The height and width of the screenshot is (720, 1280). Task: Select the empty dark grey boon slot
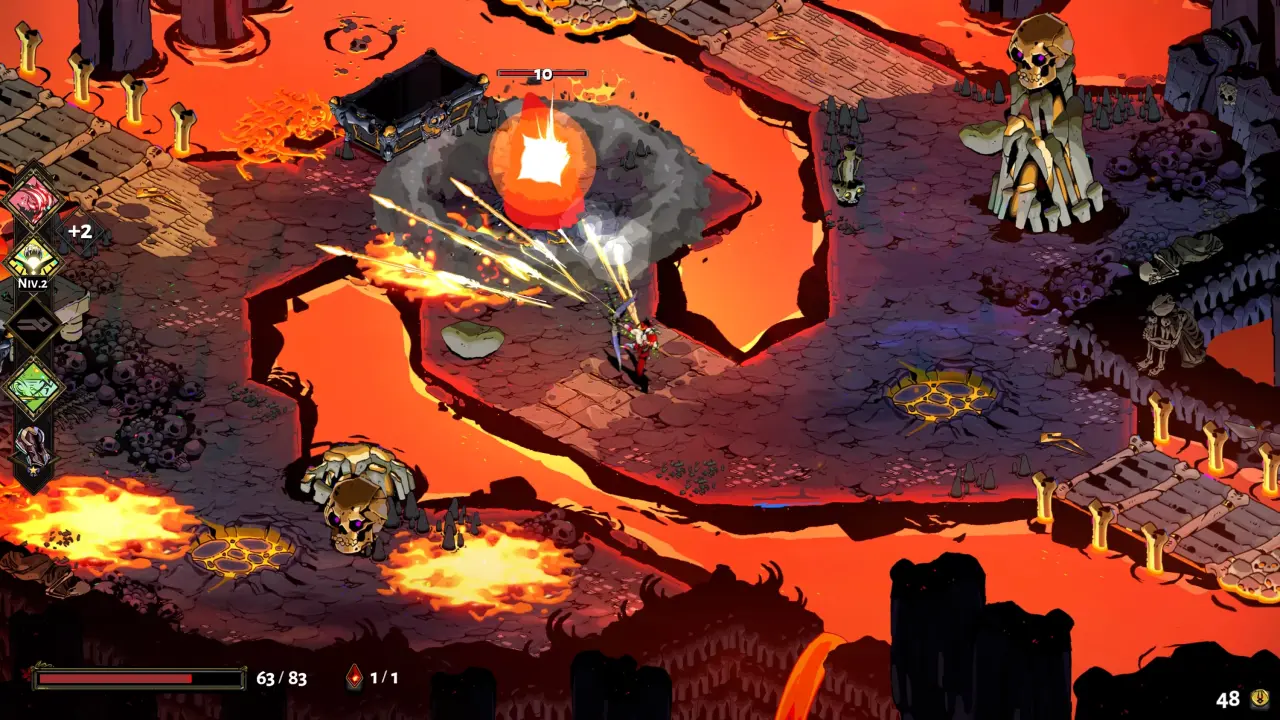(33, 324)
